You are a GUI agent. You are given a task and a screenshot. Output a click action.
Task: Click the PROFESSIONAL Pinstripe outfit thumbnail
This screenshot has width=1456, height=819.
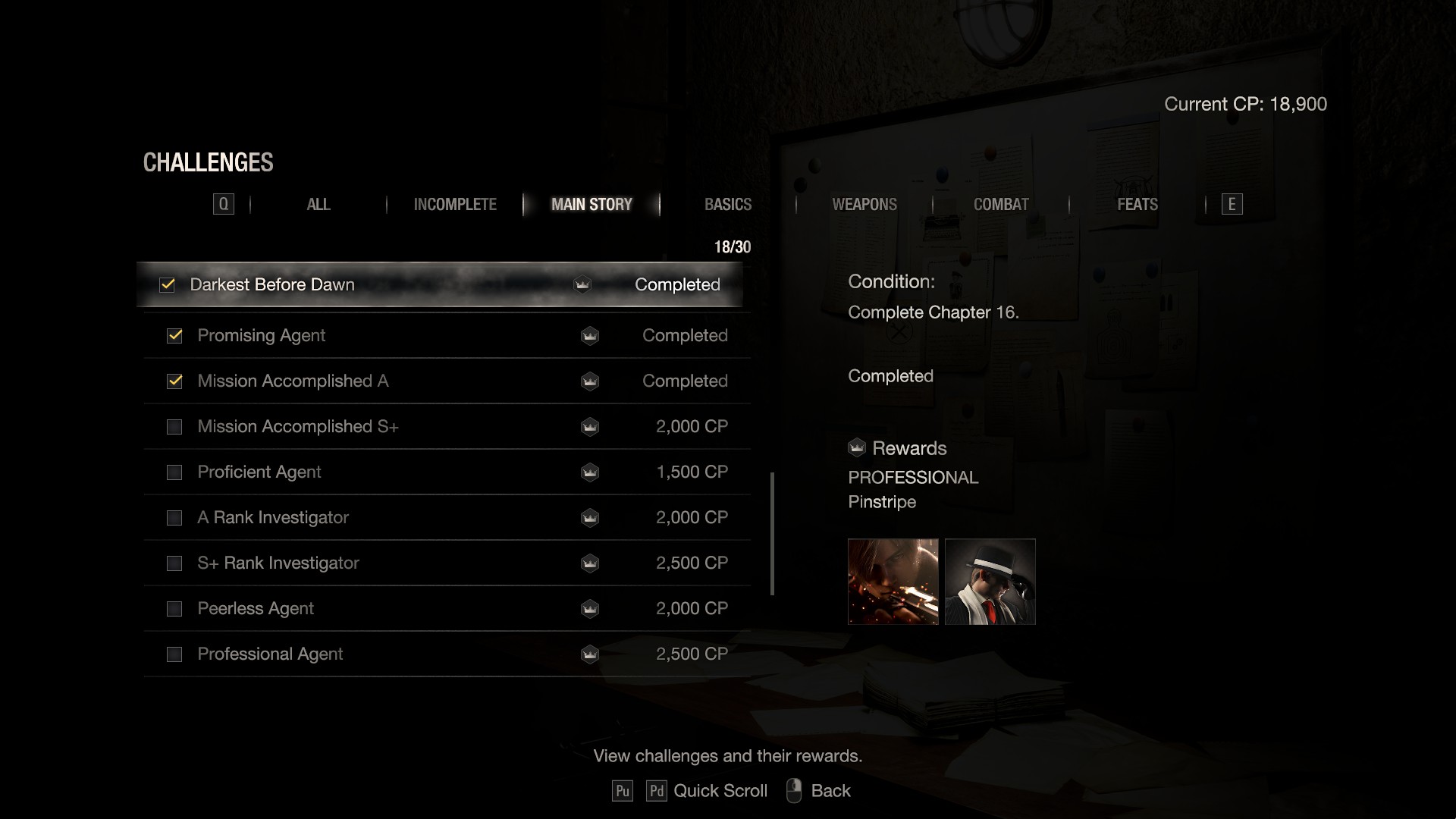tap(990, 582)
